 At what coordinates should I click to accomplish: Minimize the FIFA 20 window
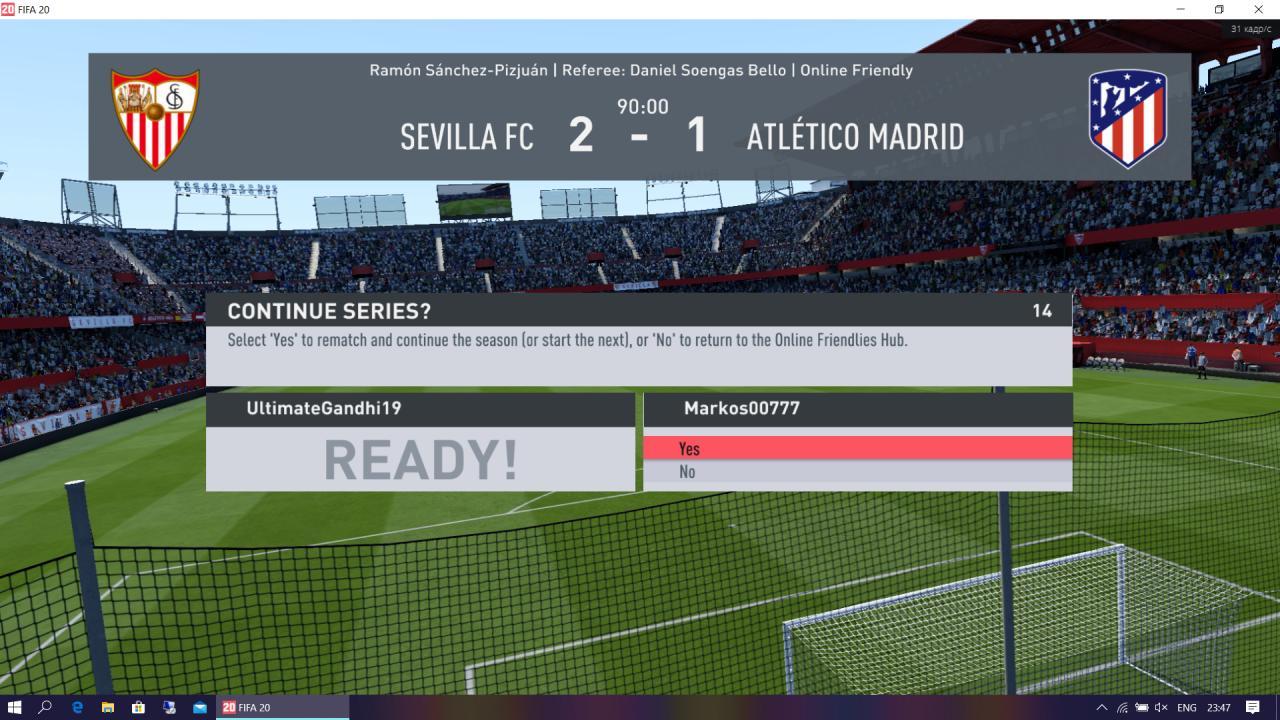pos(1182,9)
